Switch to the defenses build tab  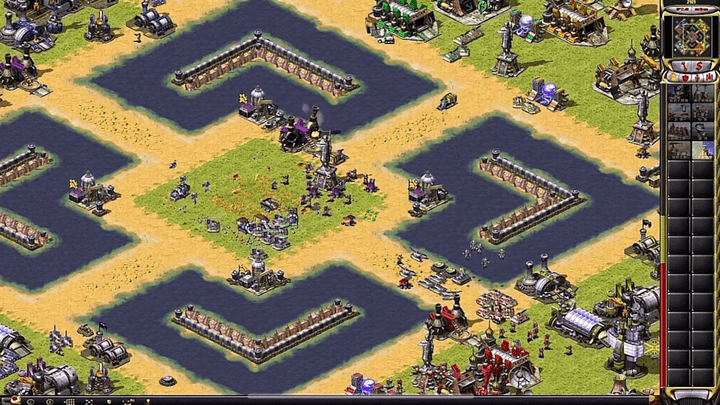coord(685,77)
